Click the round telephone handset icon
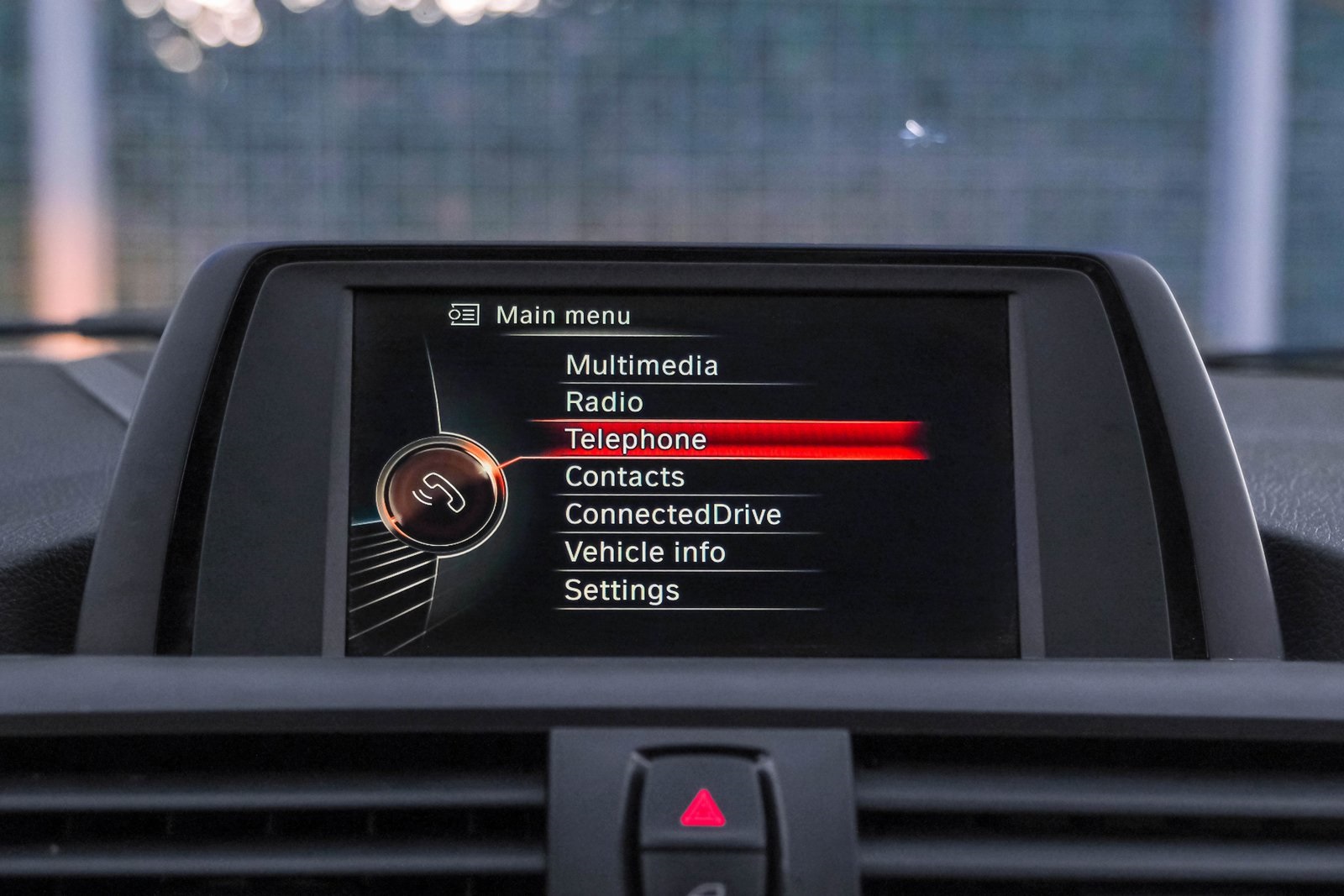 (x=440, y=494)
